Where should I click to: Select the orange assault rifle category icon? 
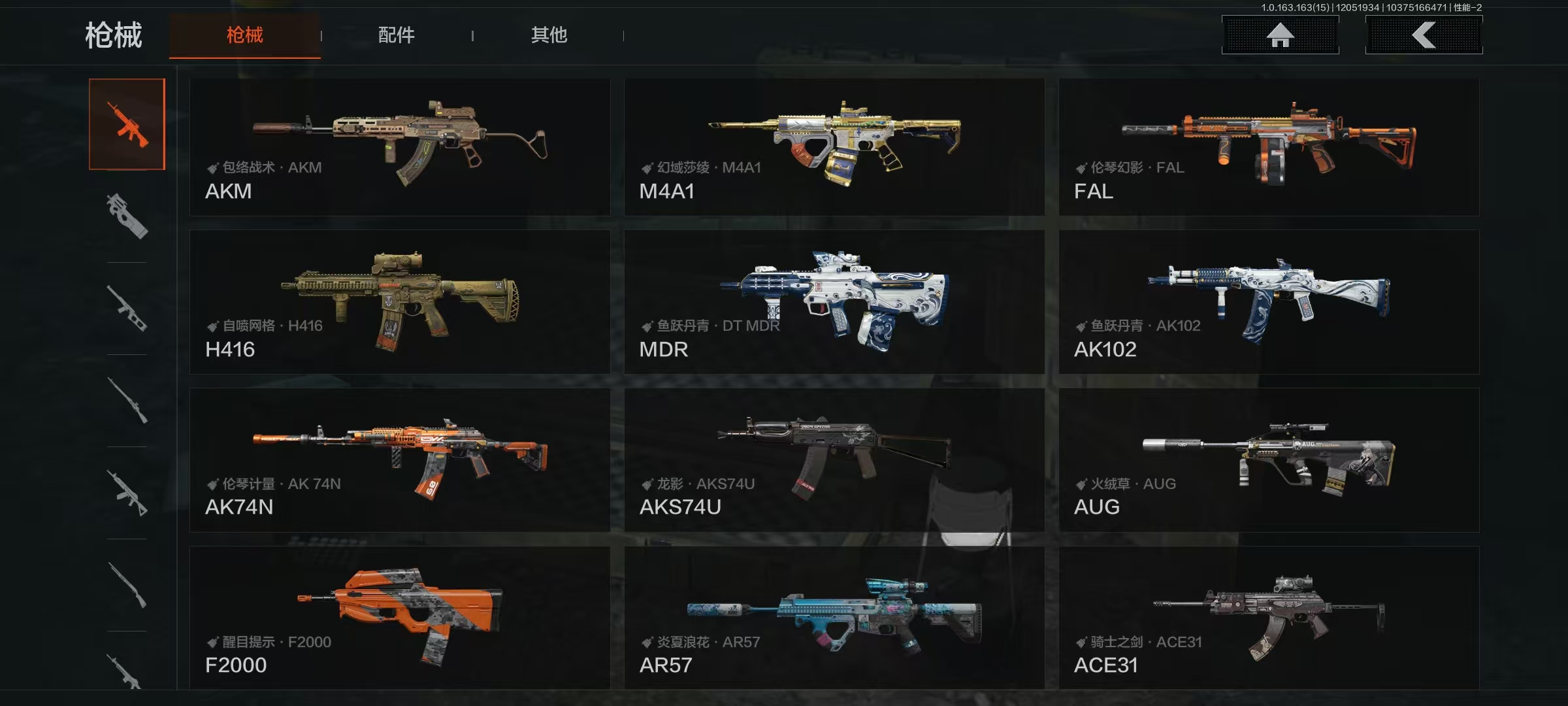[x=127, y=124]
